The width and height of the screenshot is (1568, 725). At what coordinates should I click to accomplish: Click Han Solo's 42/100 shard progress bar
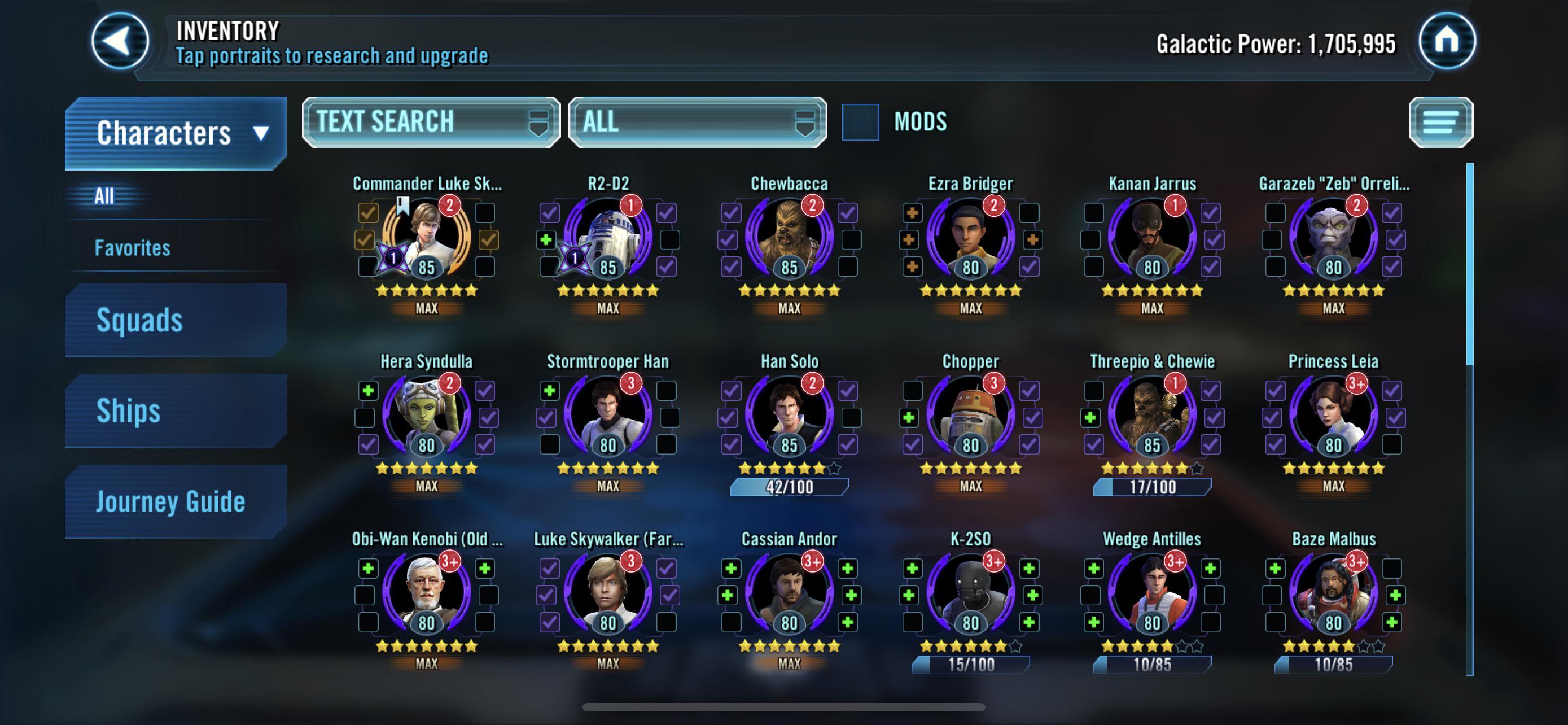tap(790, 486)
